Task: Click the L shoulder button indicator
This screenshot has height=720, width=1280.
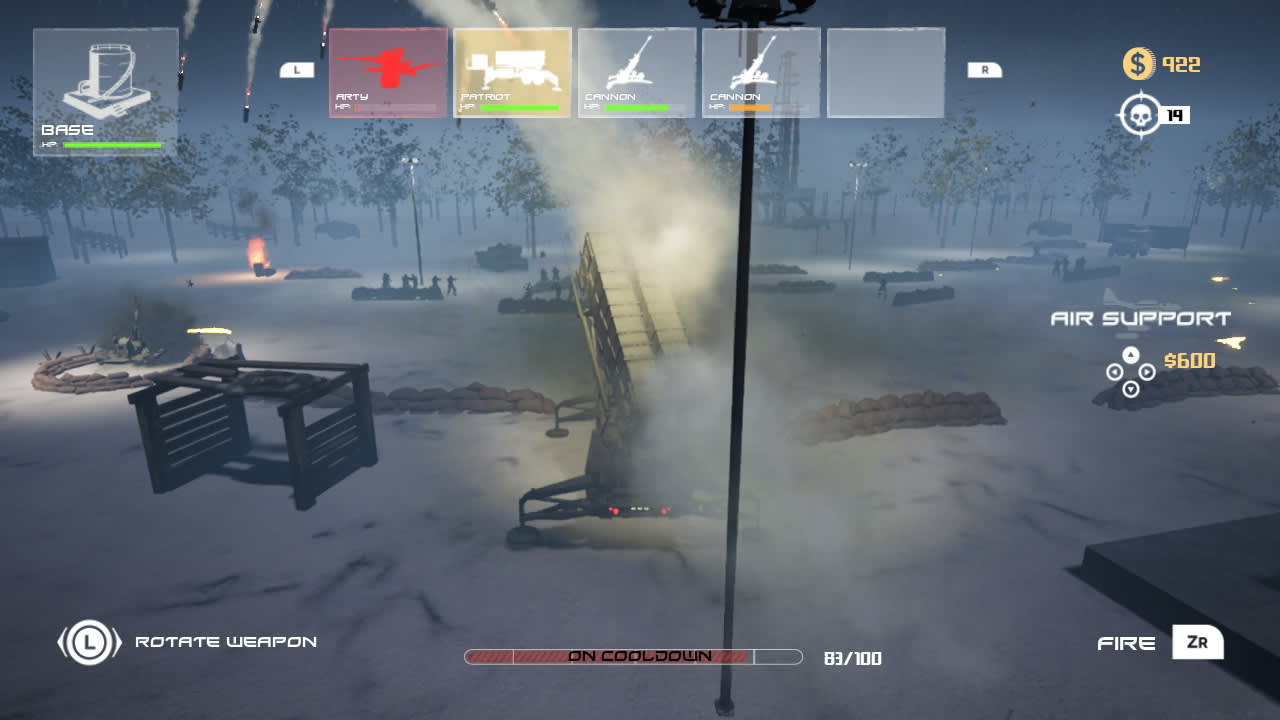Action: pos(295,70)
